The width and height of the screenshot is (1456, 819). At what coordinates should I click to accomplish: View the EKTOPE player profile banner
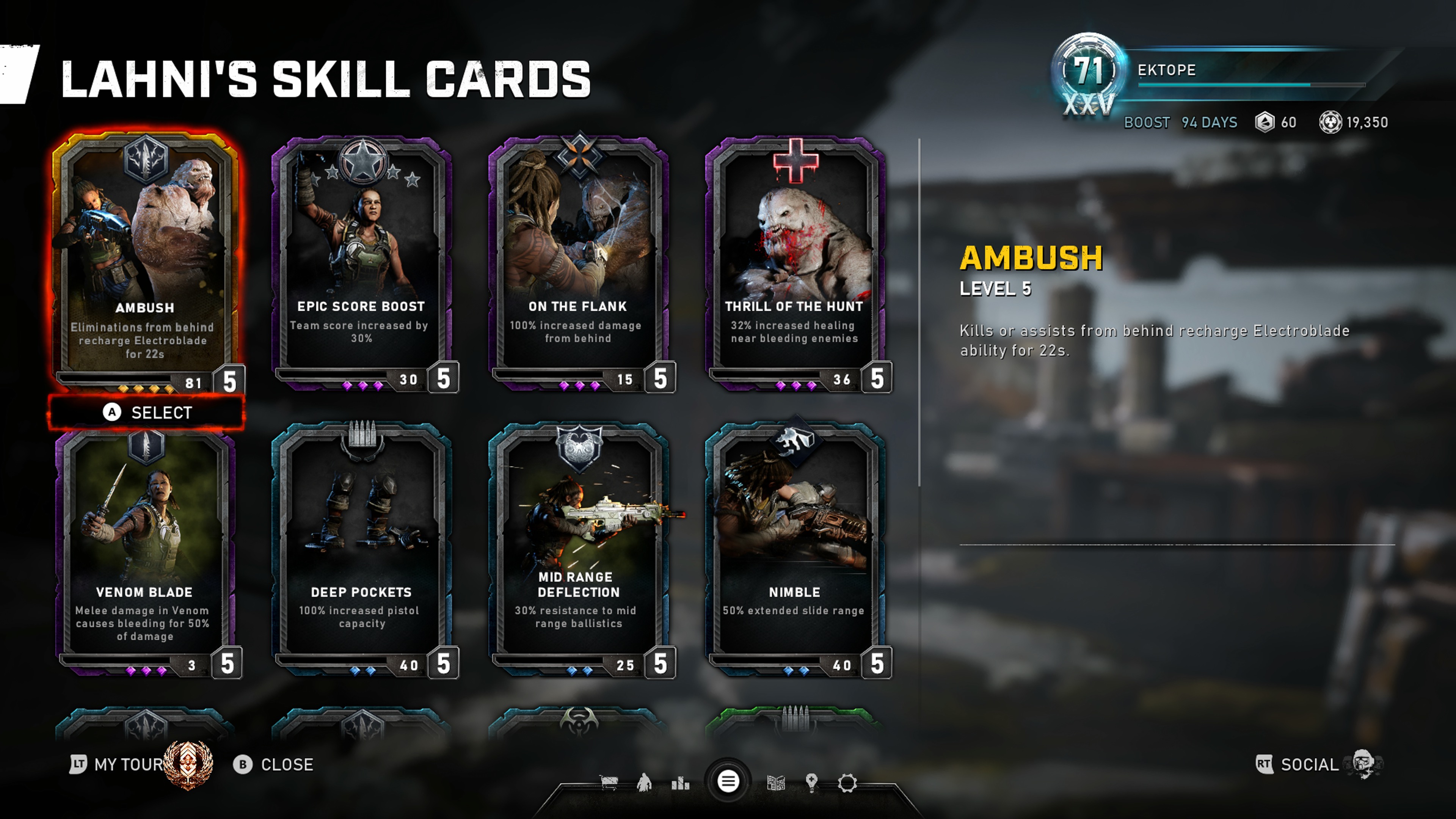[x=1215, y=74]
